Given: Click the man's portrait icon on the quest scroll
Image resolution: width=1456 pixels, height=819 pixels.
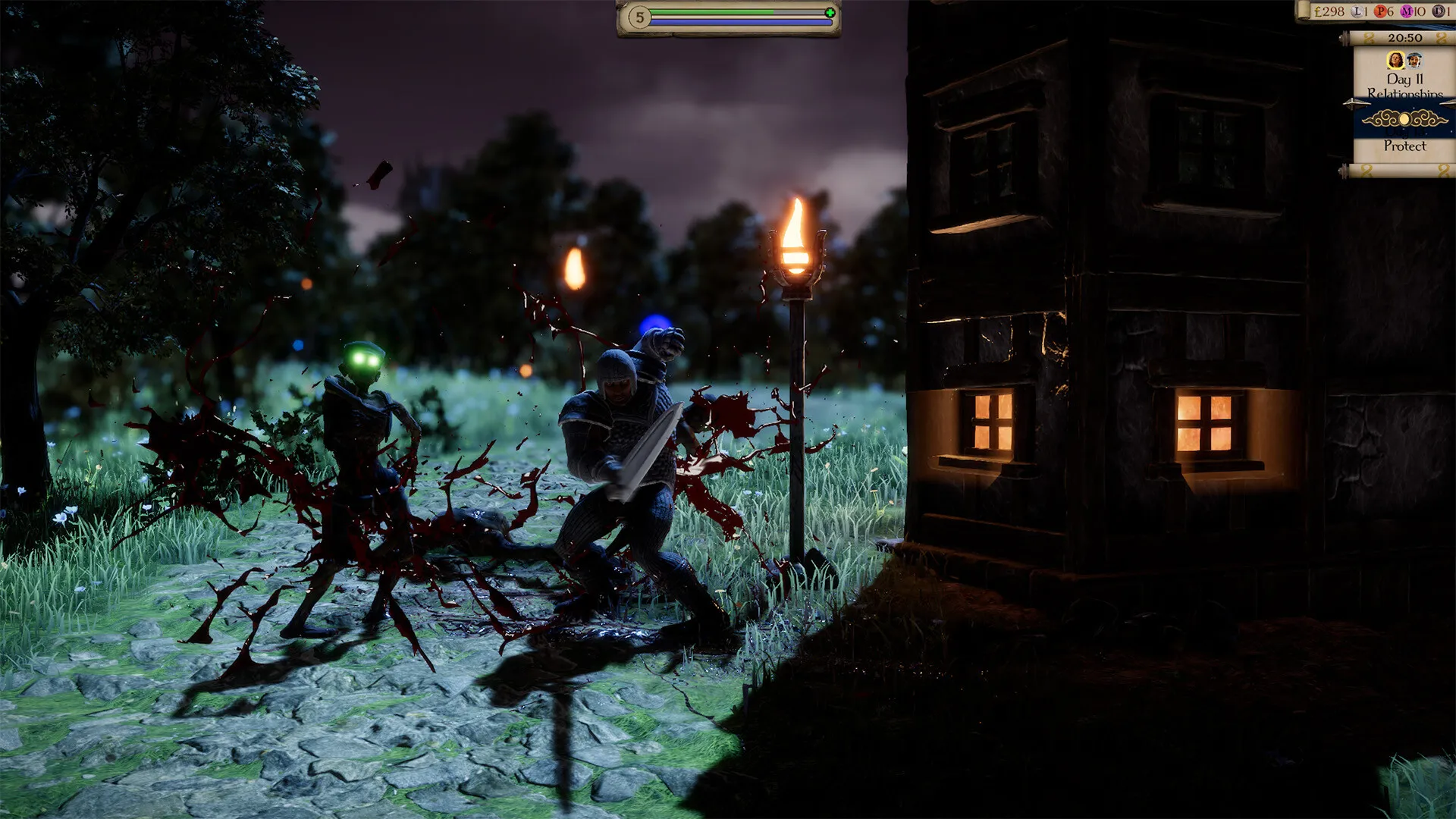Looking at the screenshot, I should coord(1414,59).
